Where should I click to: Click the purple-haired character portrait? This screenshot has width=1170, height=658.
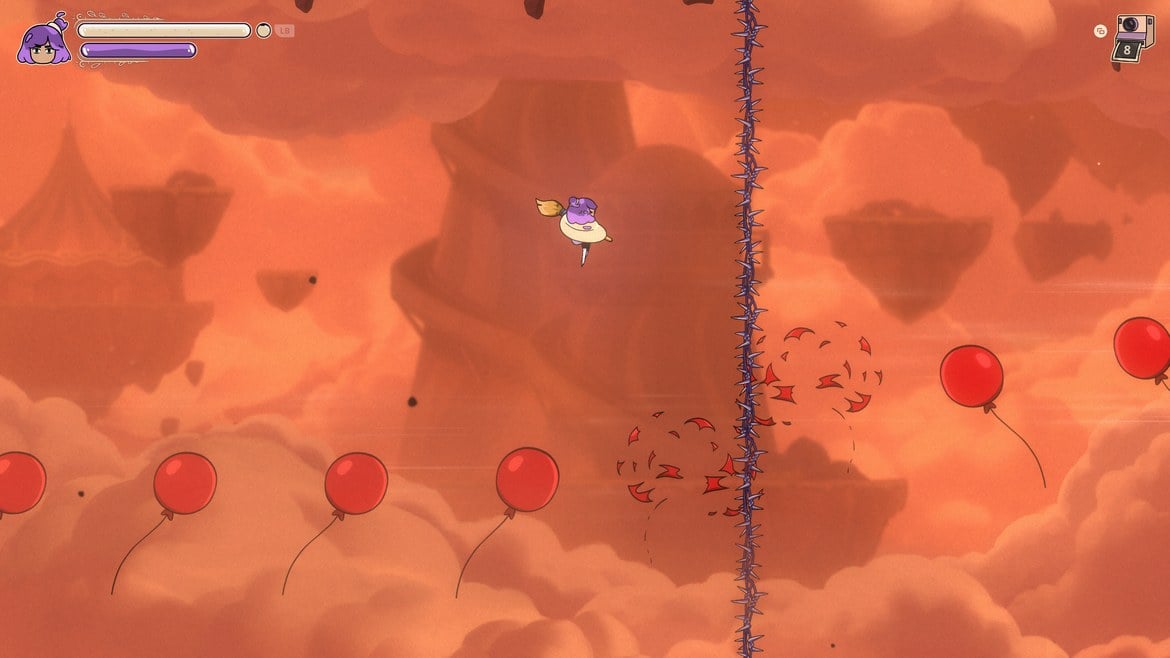[x=43, y=43]
